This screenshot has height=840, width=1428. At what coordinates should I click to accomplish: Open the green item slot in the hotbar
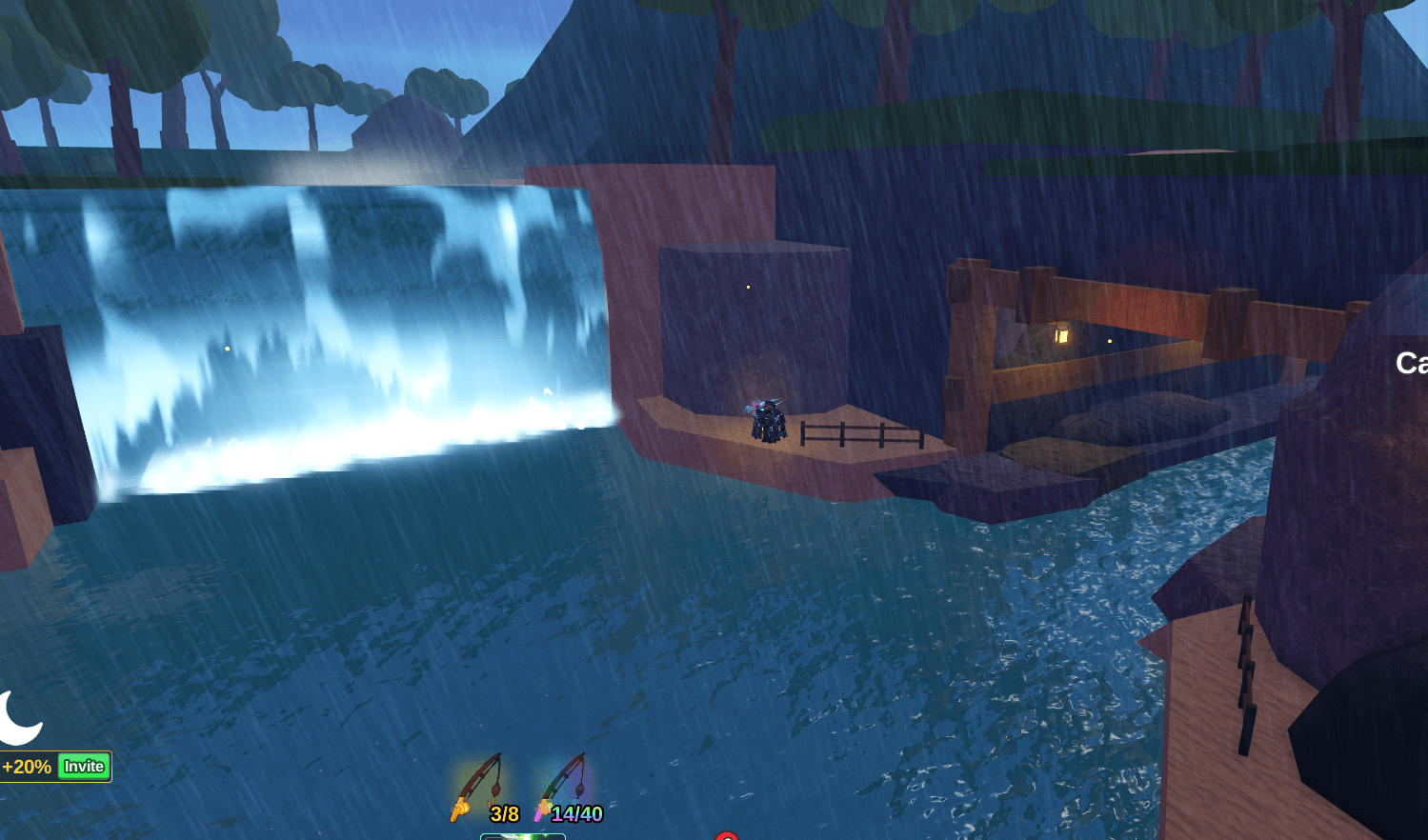click(x=522, y=836)
